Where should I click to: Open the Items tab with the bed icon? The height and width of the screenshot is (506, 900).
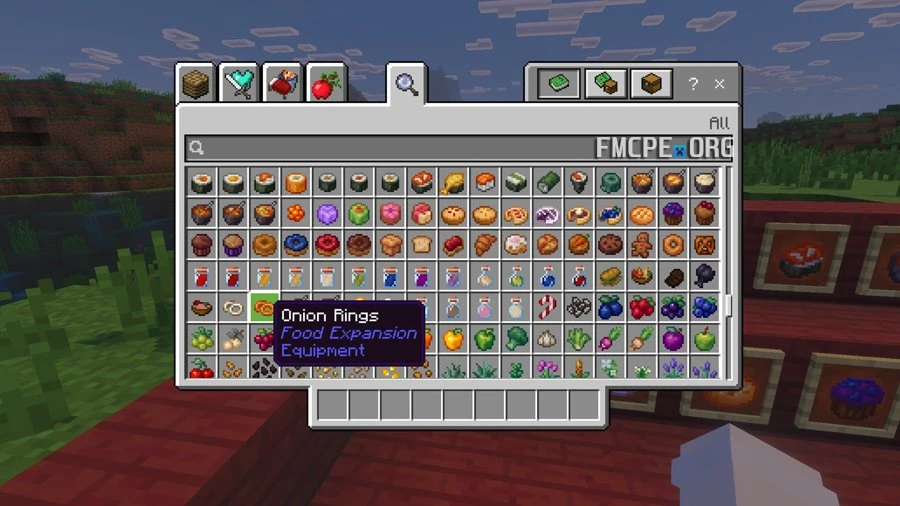283,84
